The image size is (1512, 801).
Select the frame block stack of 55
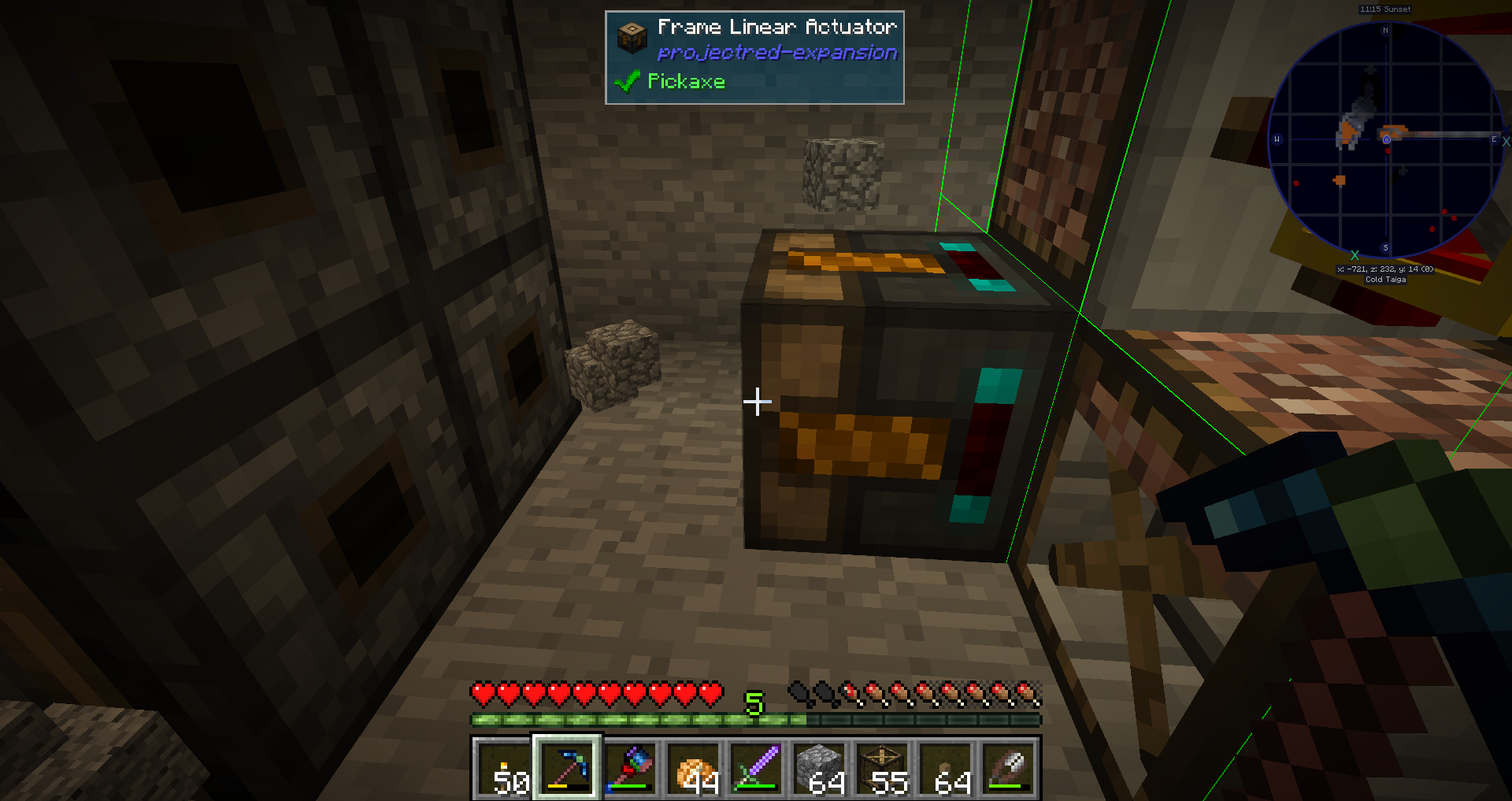click(884, 769)
